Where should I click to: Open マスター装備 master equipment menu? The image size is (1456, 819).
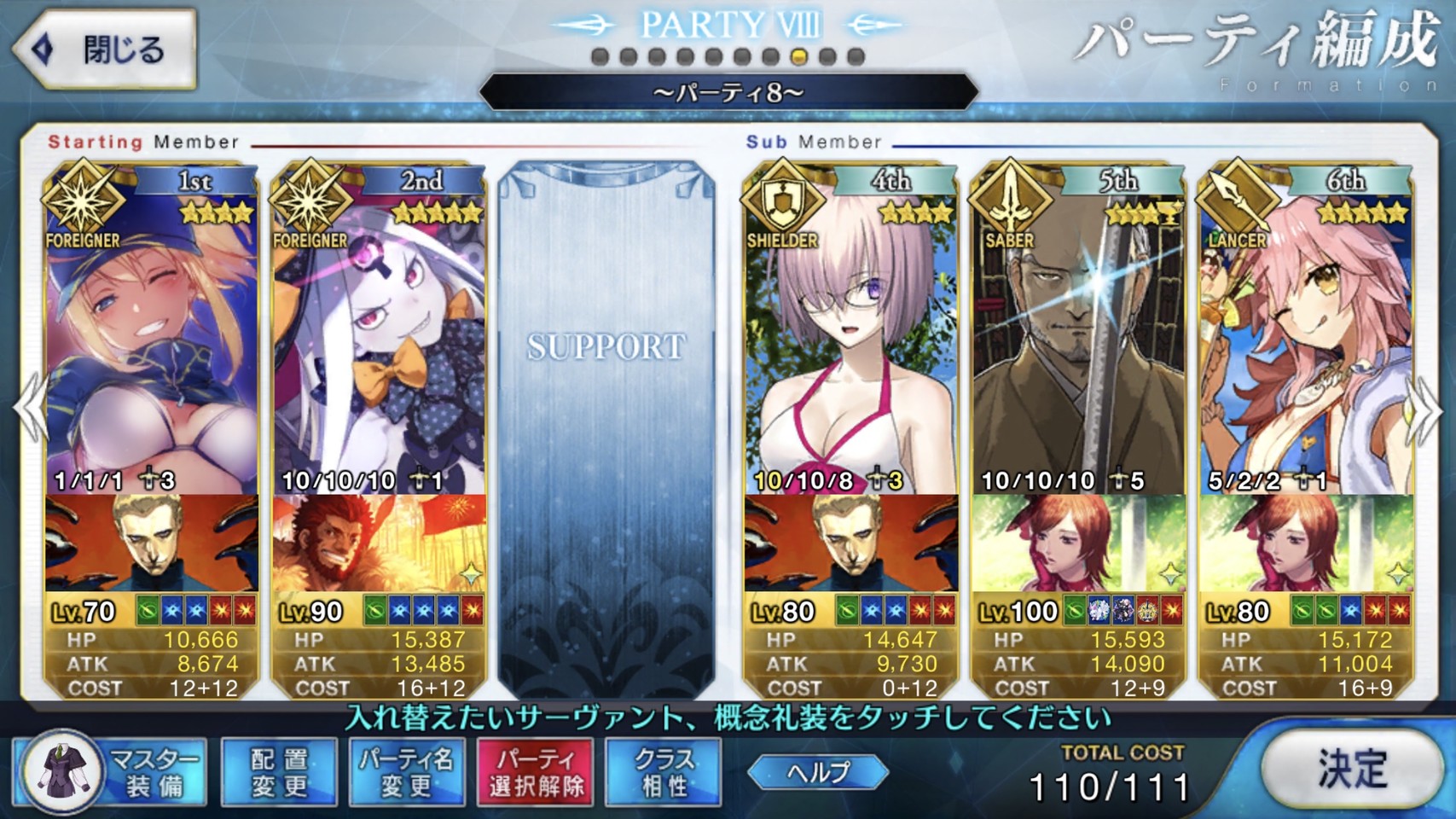pos(113,772)
